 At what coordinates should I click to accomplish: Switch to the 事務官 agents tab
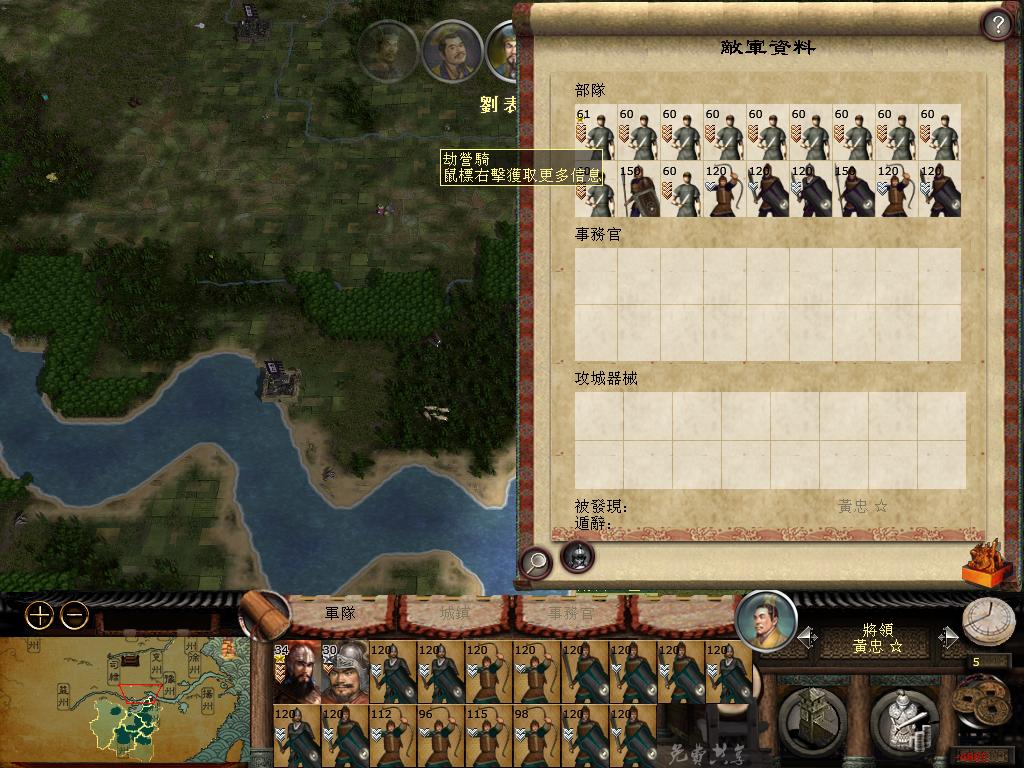(x=570, y=613)
